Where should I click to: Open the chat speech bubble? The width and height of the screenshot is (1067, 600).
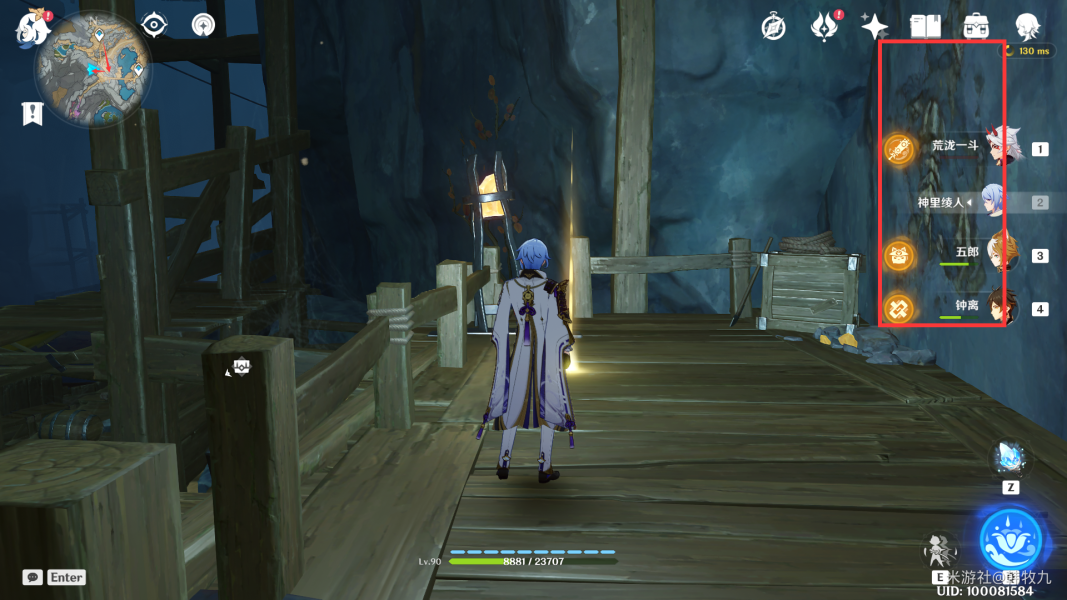pyautogui.click(x=33, y=577)
